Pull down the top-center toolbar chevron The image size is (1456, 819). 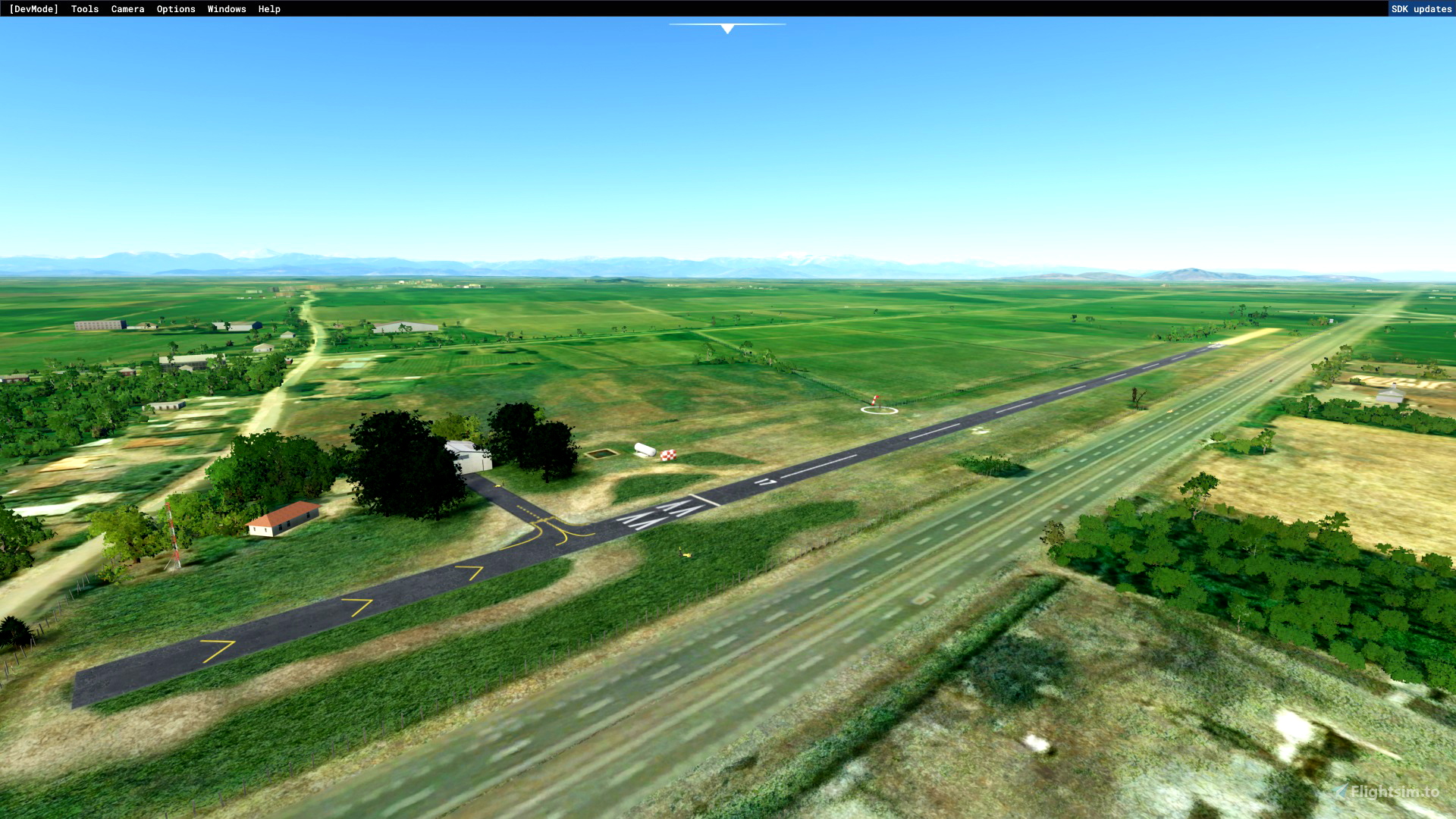(727, 29)
